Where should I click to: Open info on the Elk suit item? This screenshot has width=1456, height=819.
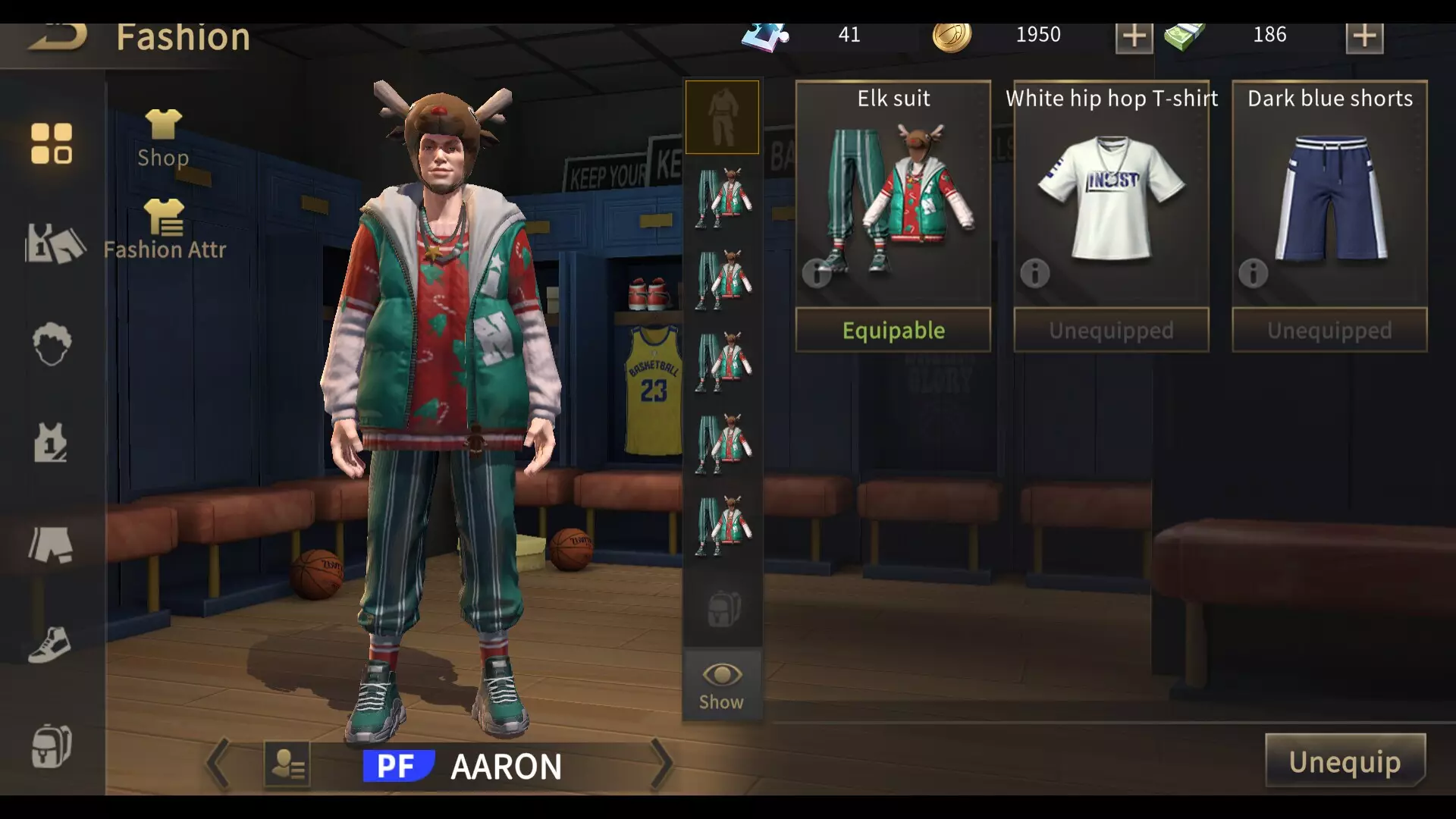tap(816, 275)
